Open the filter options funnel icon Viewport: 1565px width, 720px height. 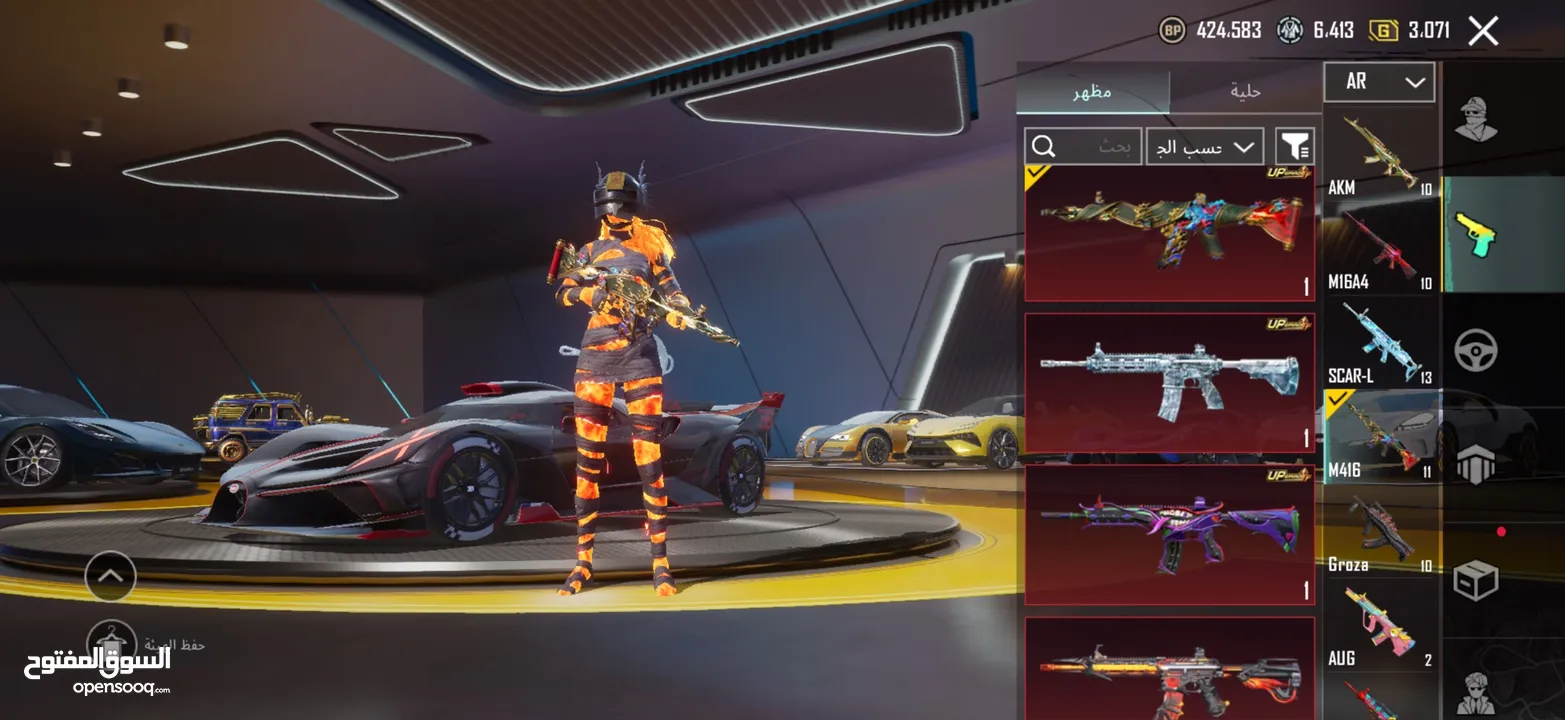(1295, 147)
